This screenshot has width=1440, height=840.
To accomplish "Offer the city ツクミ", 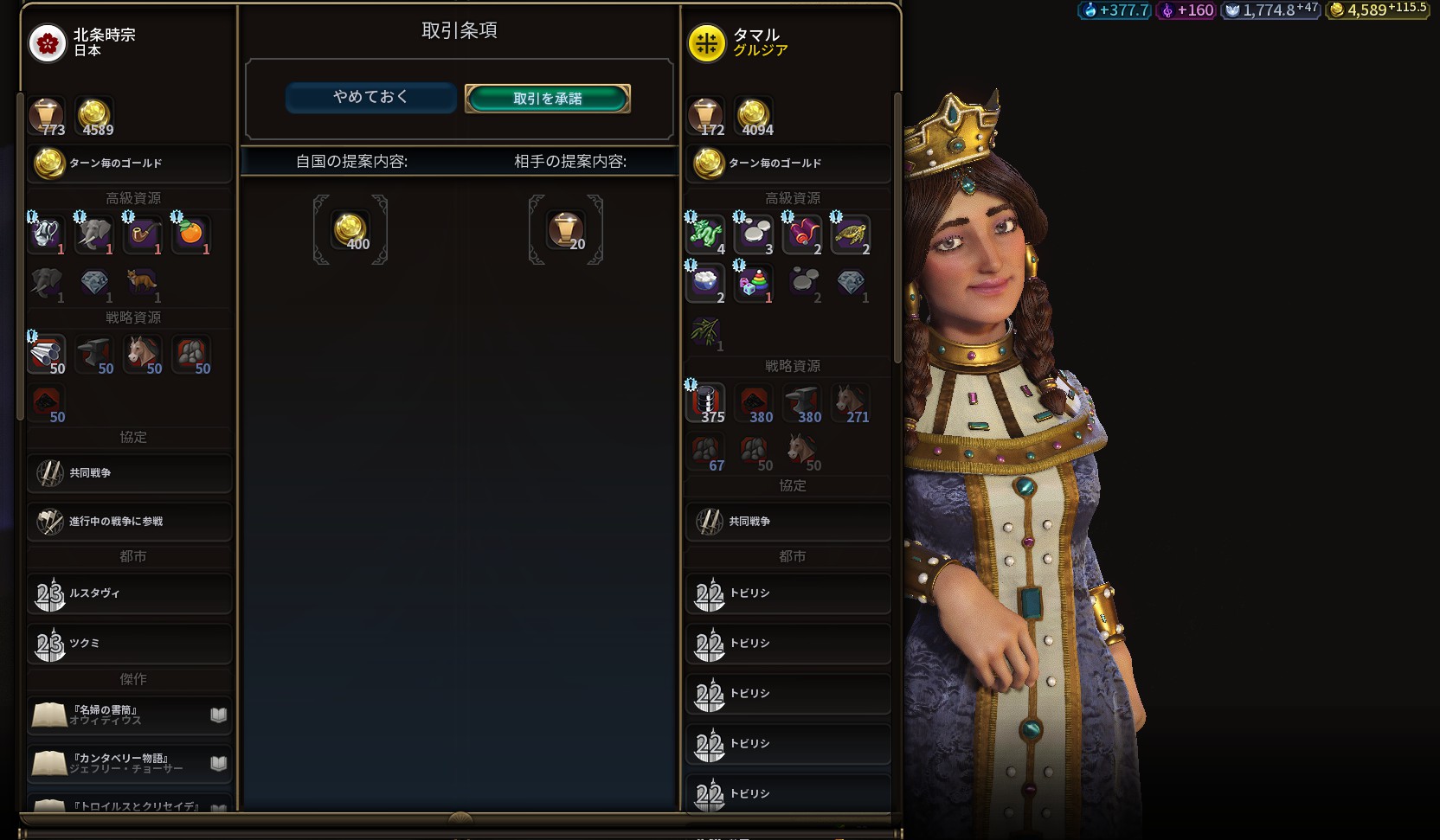I will tap(130, 644).
